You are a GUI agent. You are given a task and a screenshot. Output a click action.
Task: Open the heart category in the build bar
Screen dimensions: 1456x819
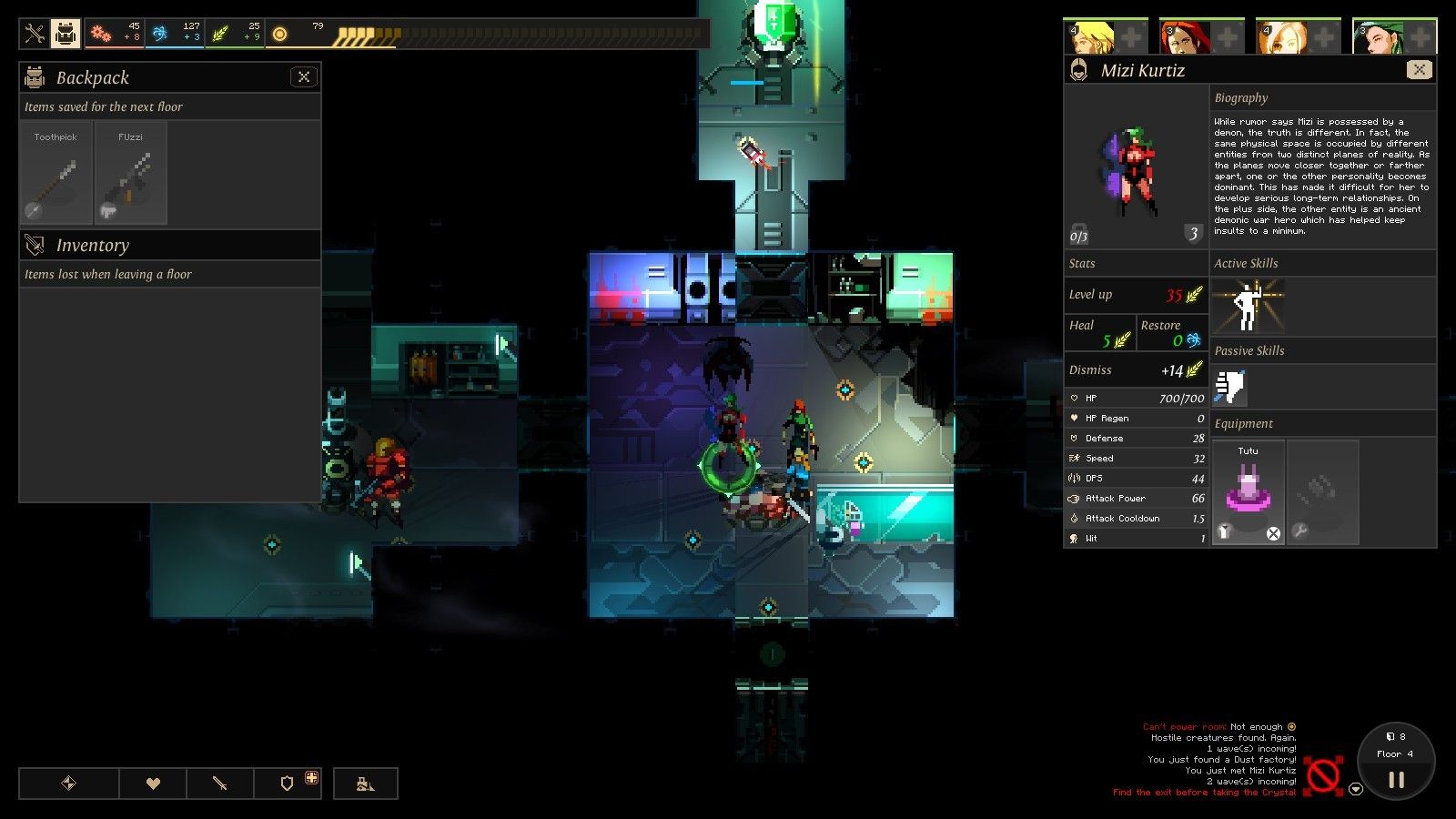[153, 784]
